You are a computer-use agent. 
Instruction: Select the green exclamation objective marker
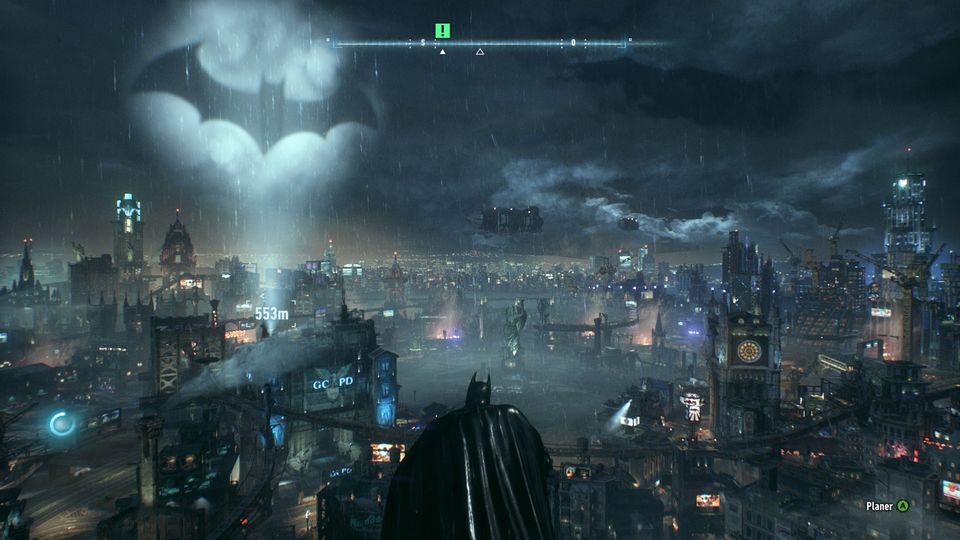pyautogui.click(x=442, y=31)
